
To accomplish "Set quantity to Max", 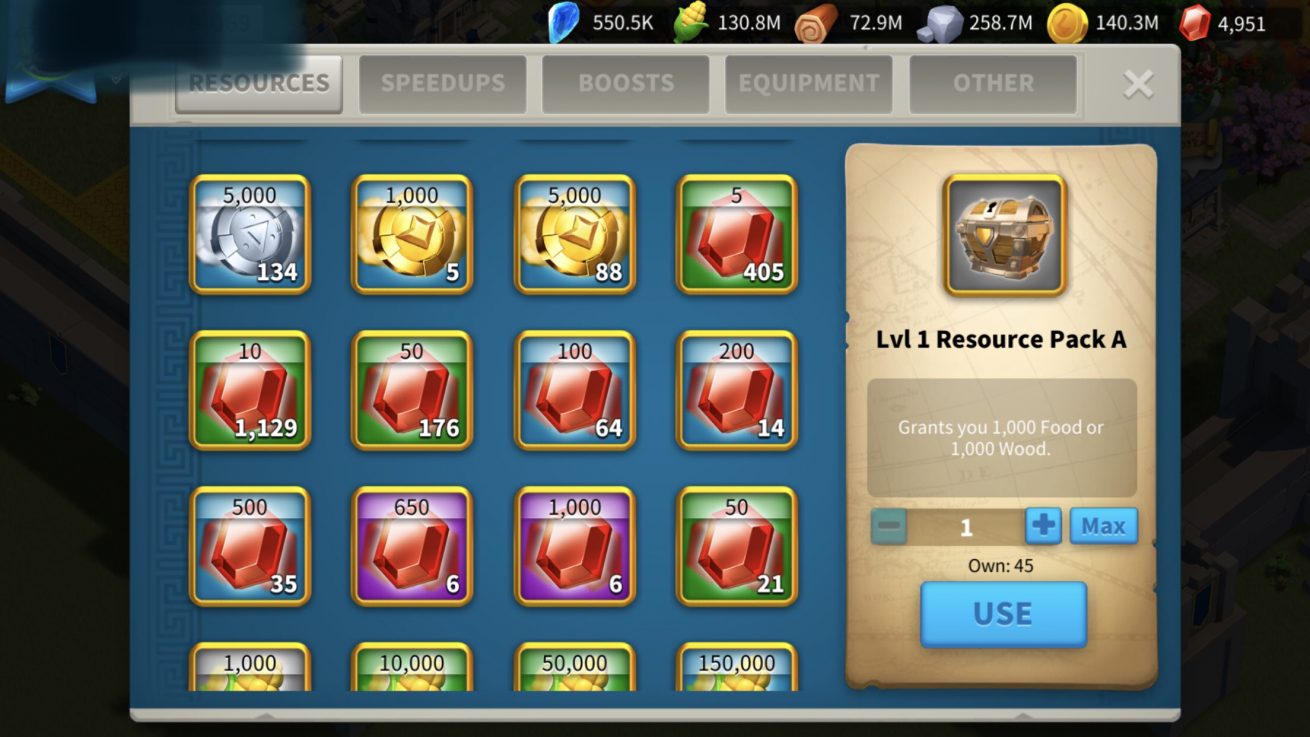I will [x=1103, y=526].
